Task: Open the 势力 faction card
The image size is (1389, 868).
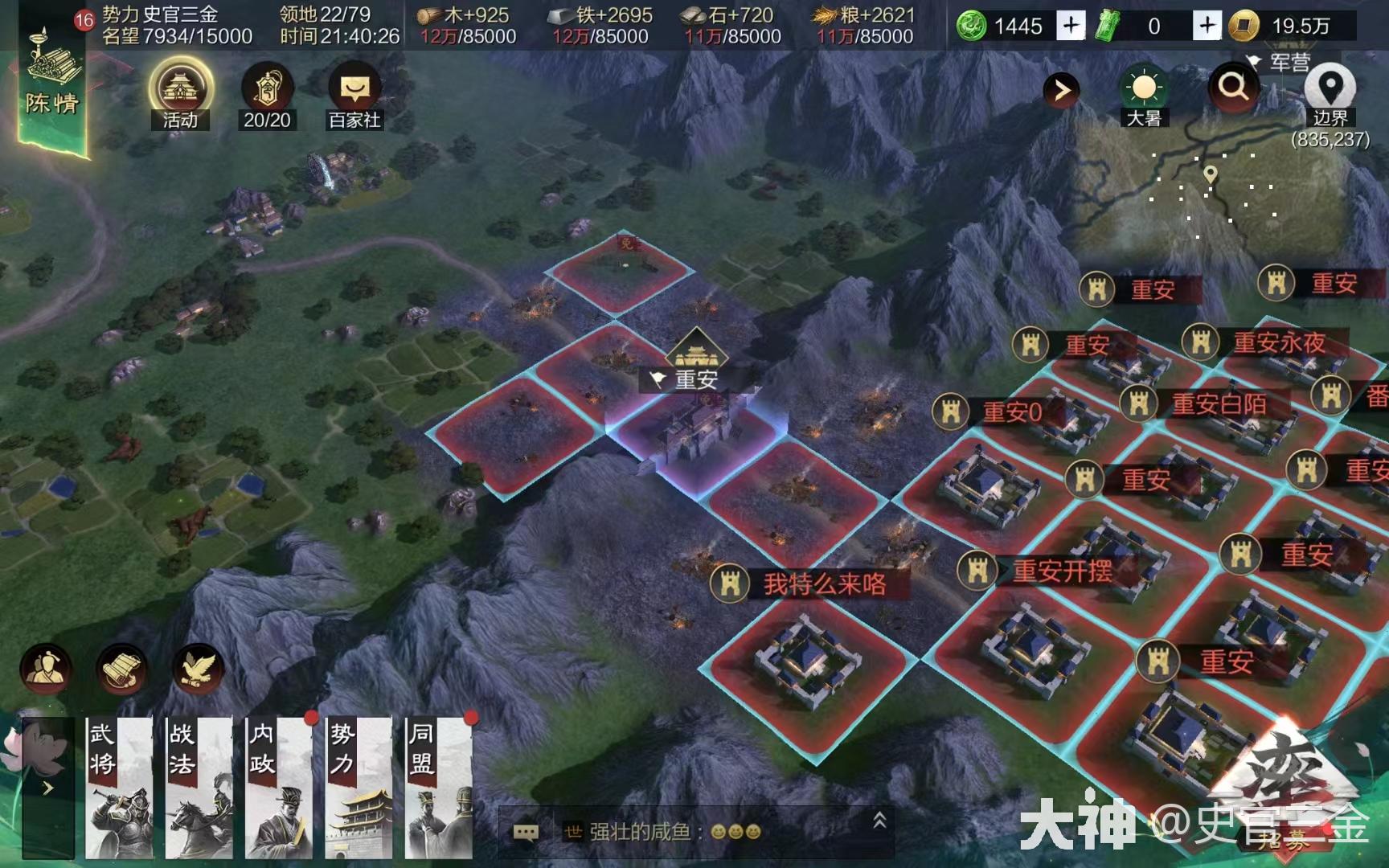Action: coord(359,788)
